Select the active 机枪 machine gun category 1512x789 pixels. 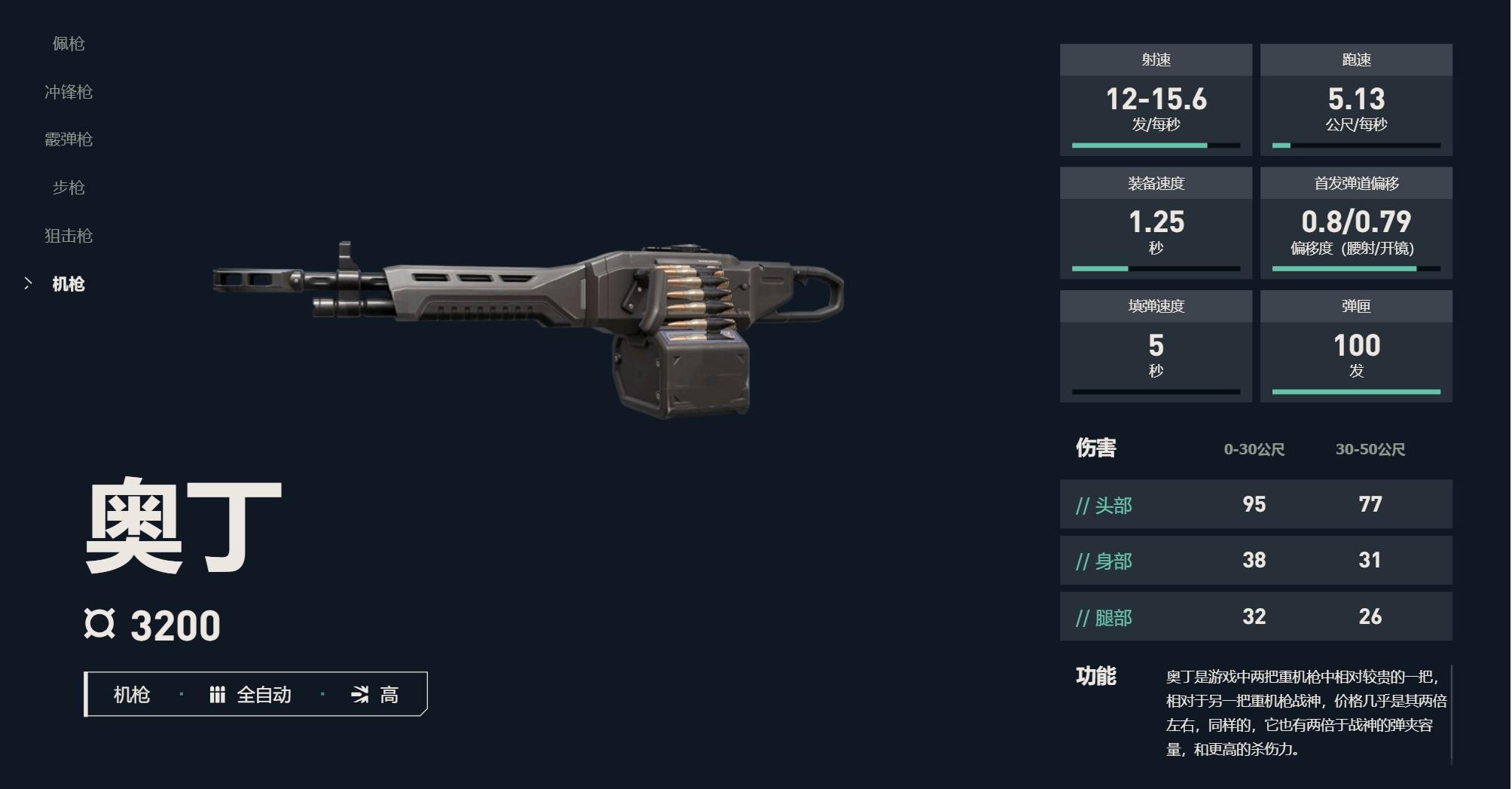click(69, 284)
